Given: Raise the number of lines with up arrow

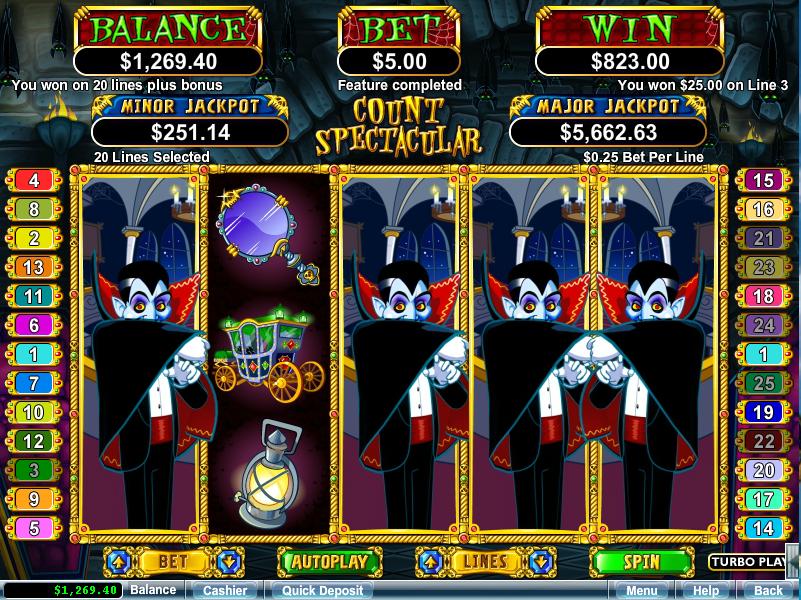Looking at the screenshot, I should (428, 561).
